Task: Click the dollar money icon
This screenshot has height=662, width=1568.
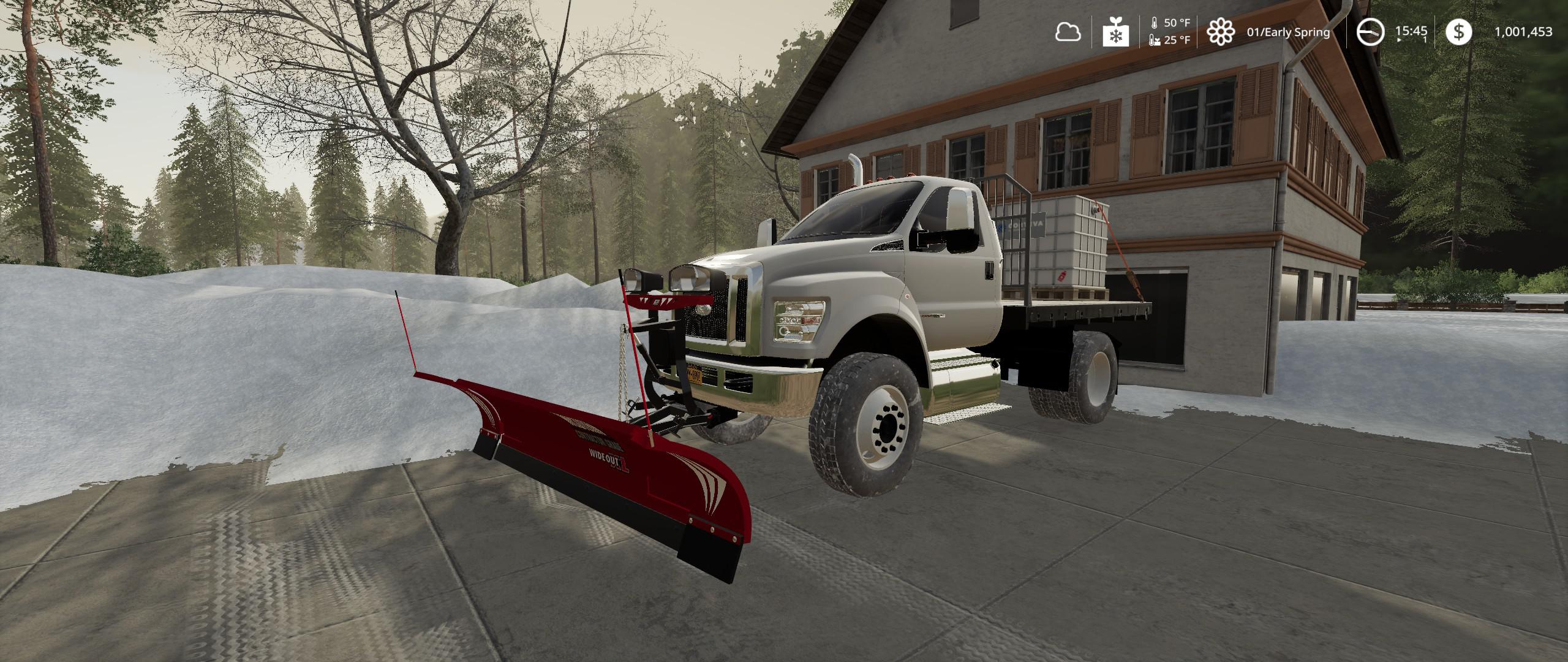Action: point(1459,32)
